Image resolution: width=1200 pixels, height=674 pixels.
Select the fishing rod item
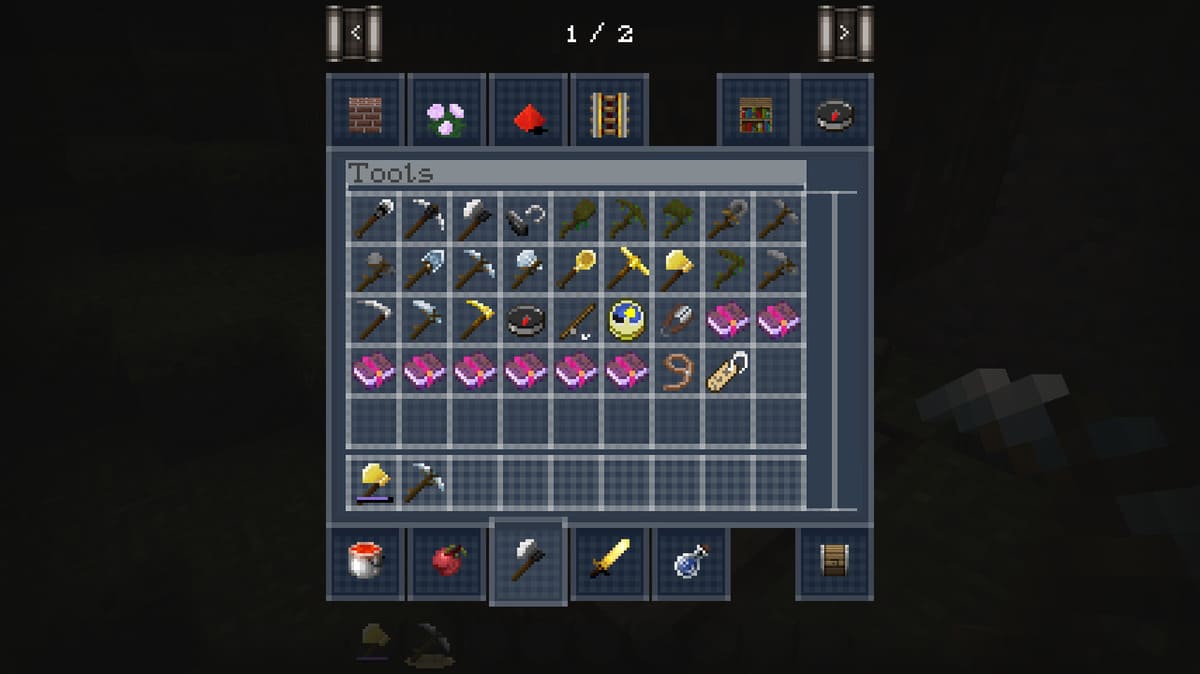point(577,320)
